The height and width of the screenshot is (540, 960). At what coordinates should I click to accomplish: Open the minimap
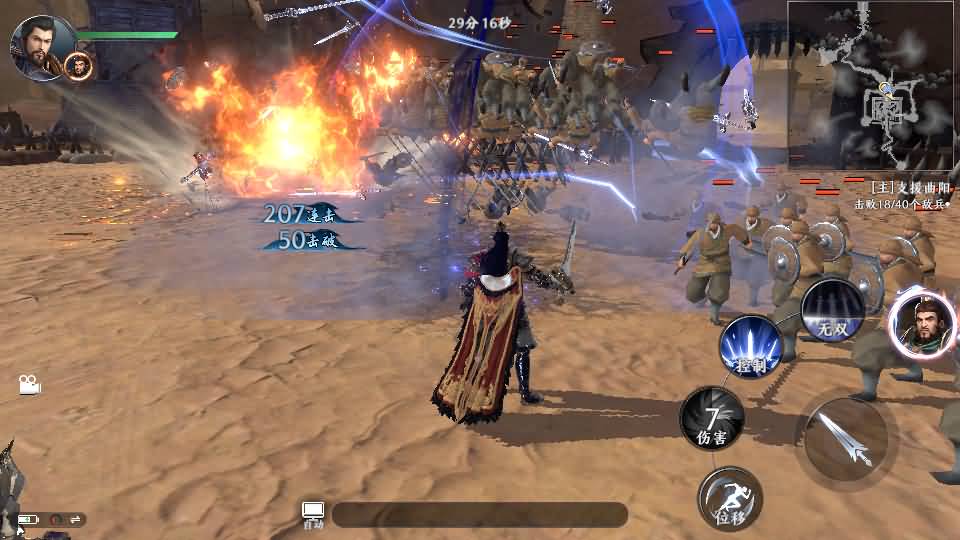click(872, 86)
